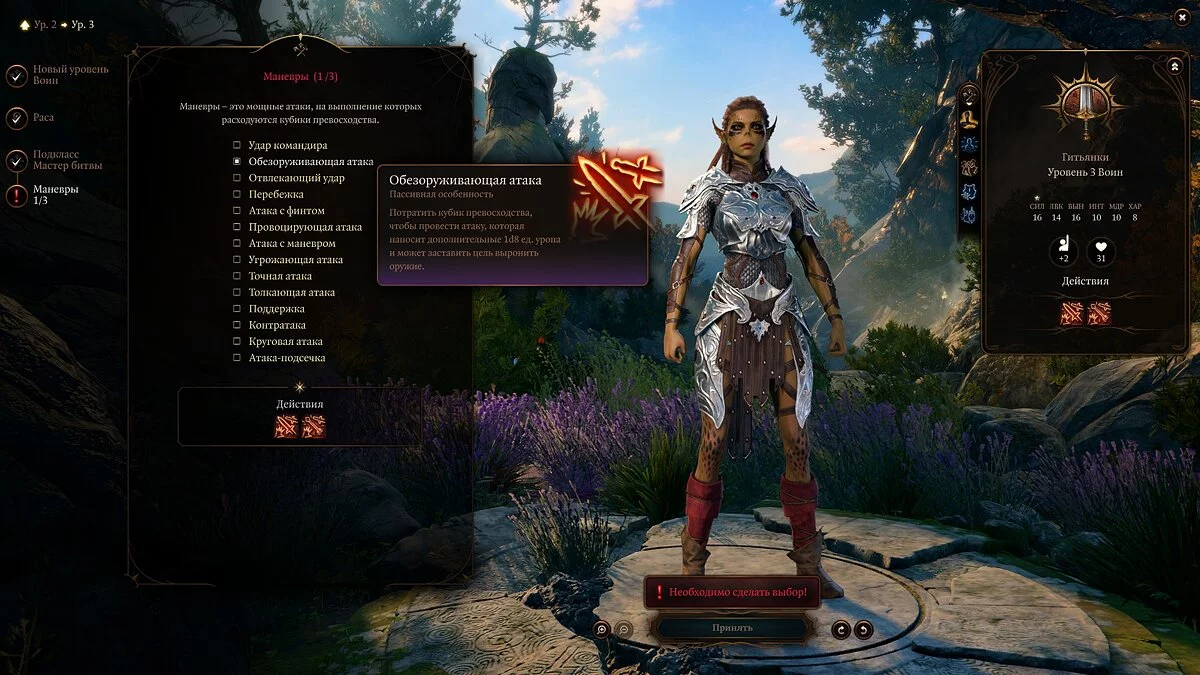Select the Точная атака maneuver

click(237, 276)
